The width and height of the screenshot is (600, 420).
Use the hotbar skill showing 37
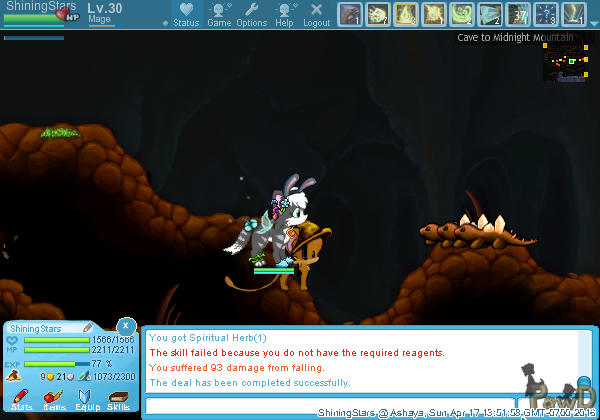click(518, 14)
